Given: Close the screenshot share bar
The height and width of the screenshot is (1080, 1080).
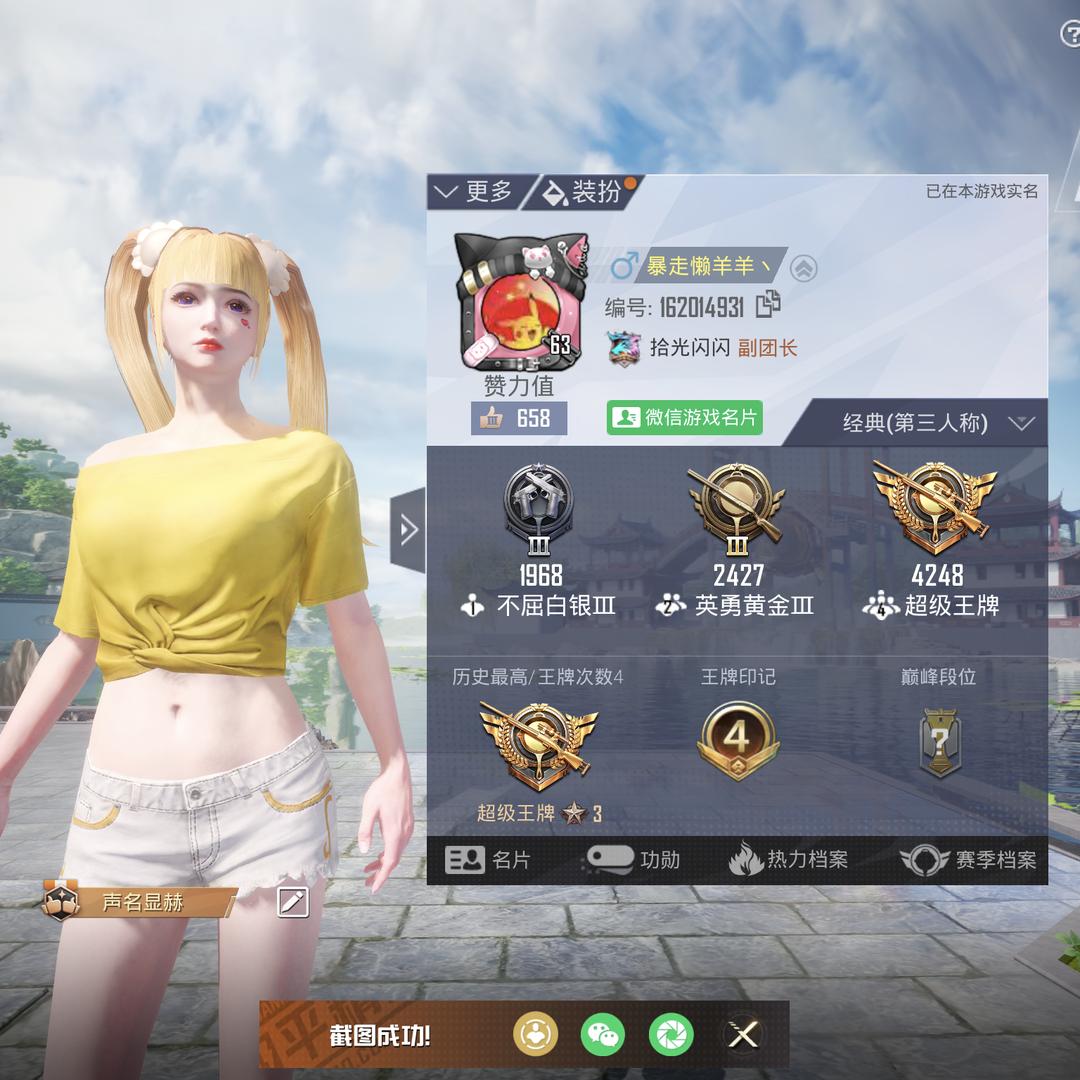Looking at the screenshot, I should point(743,1034).
